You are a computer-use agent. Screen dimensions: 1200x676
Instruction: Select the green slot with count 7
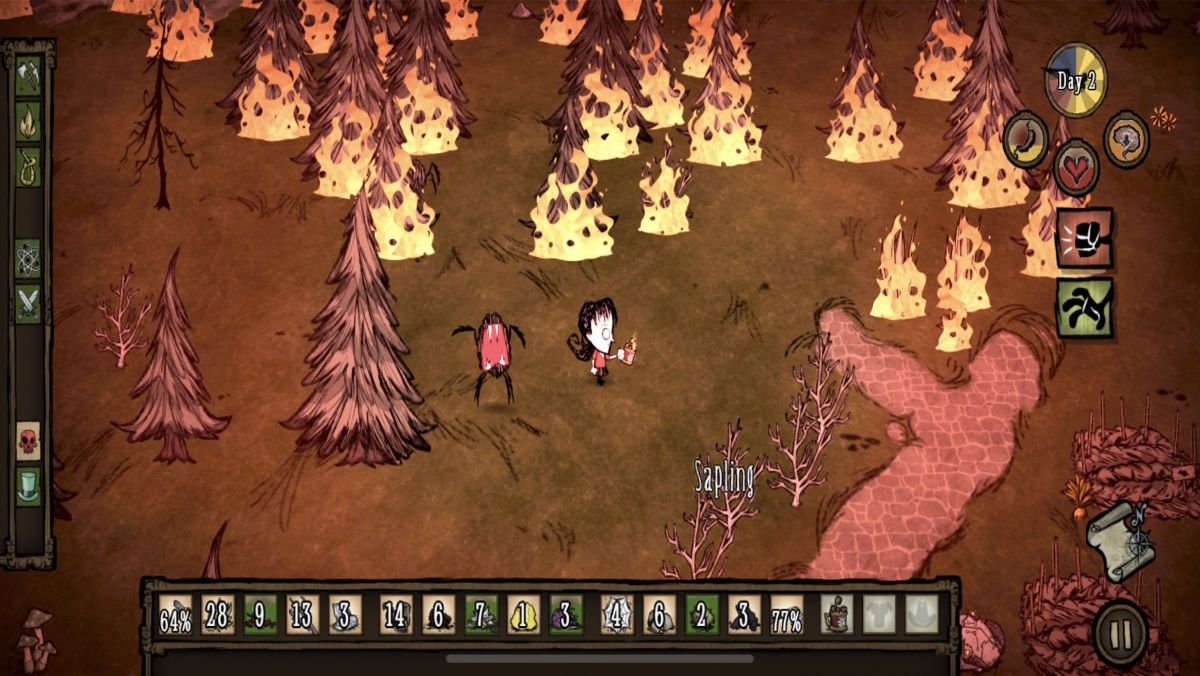pos(481,615)
